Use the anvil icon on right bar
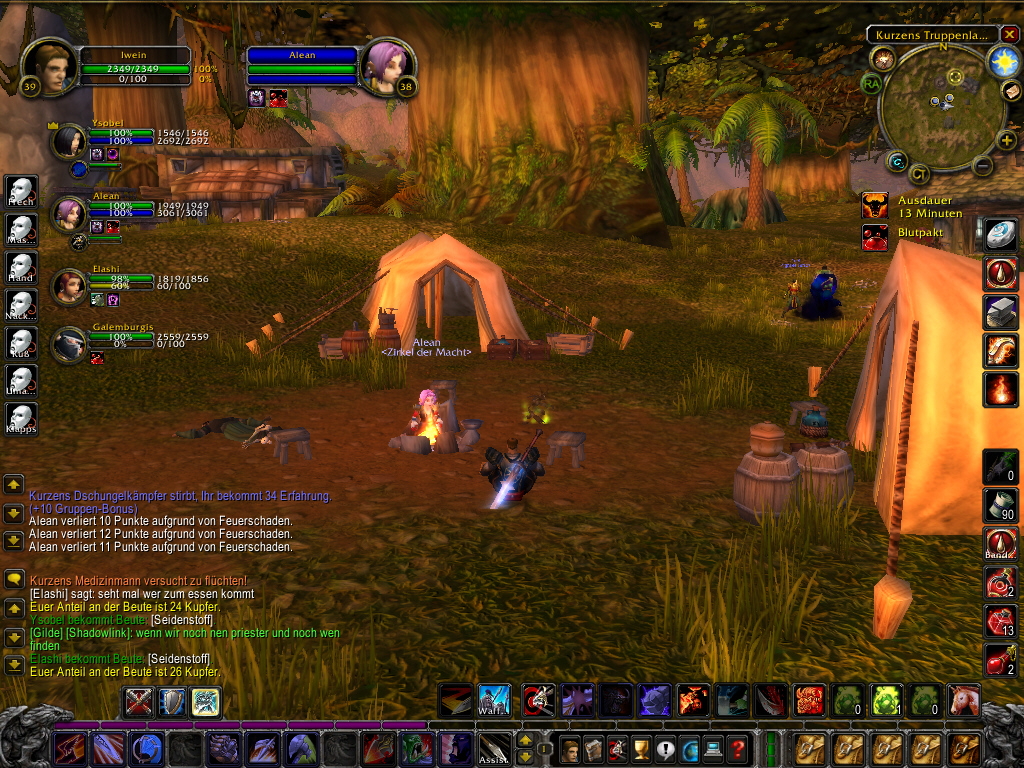Viewport: 1024px width, 768px height. click(x=1001, y=311)
